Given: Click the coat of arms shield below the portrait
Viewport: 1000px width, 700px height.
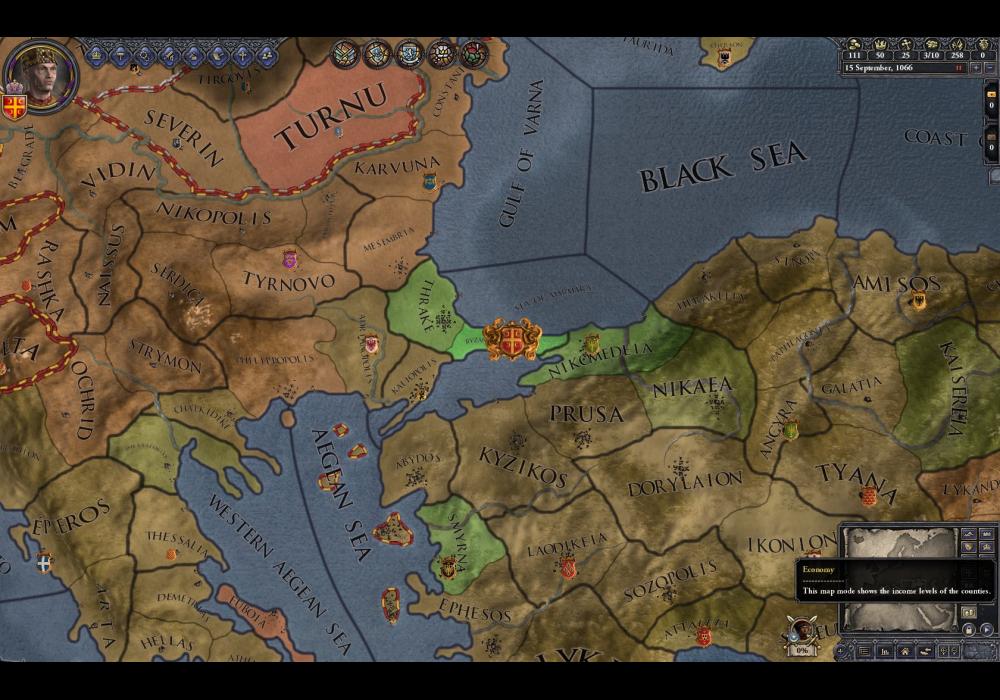Looking at the screenshot, I should tap(14, 105).
